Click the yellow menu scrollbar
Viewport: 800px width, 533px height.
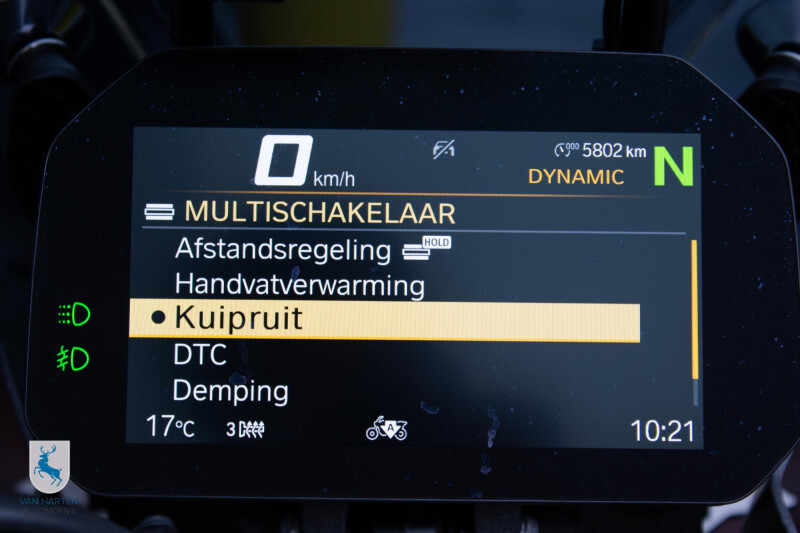[695, 308]
